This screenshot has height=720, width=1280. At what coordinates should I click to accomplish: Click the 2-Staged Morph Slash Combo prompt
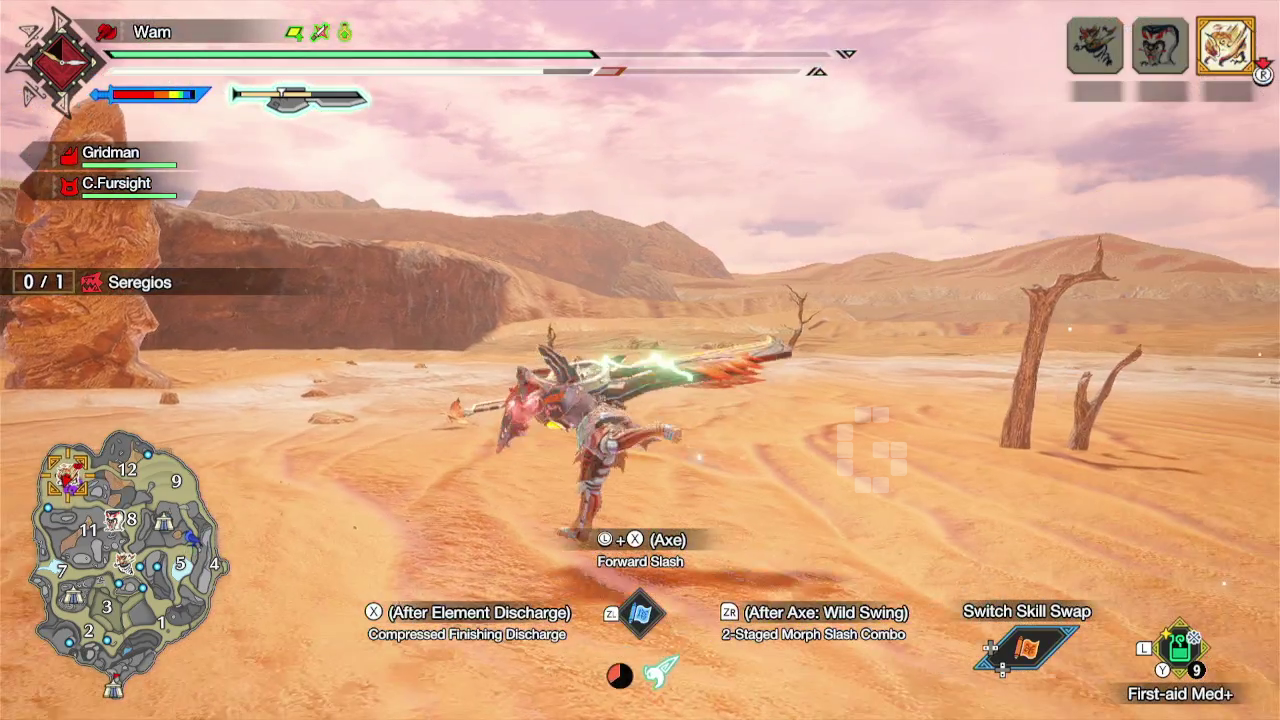pyautogui.click(x=813, y=634)
